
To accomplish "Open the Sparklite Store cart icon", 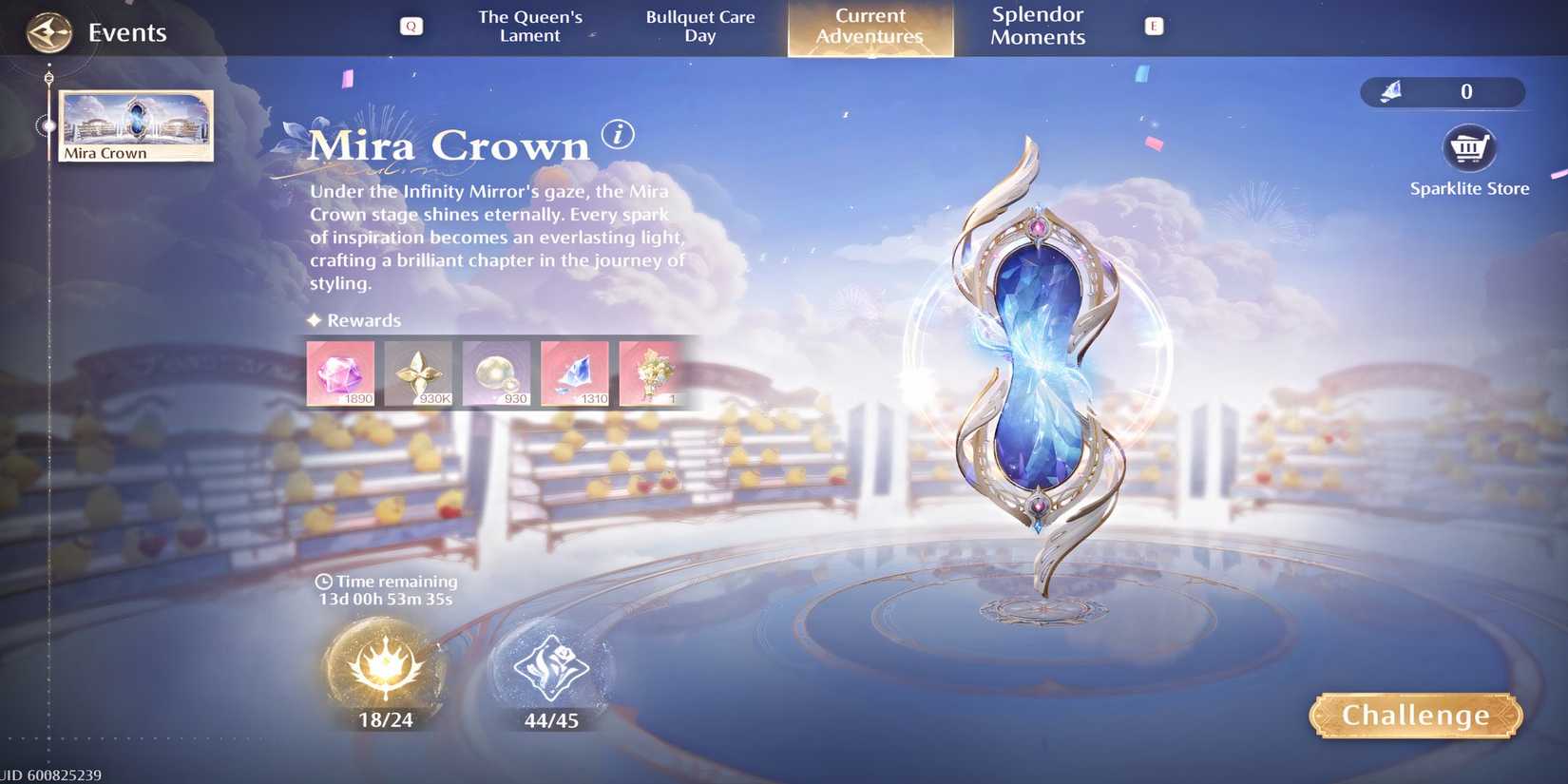I will [x=1469, y=147].
